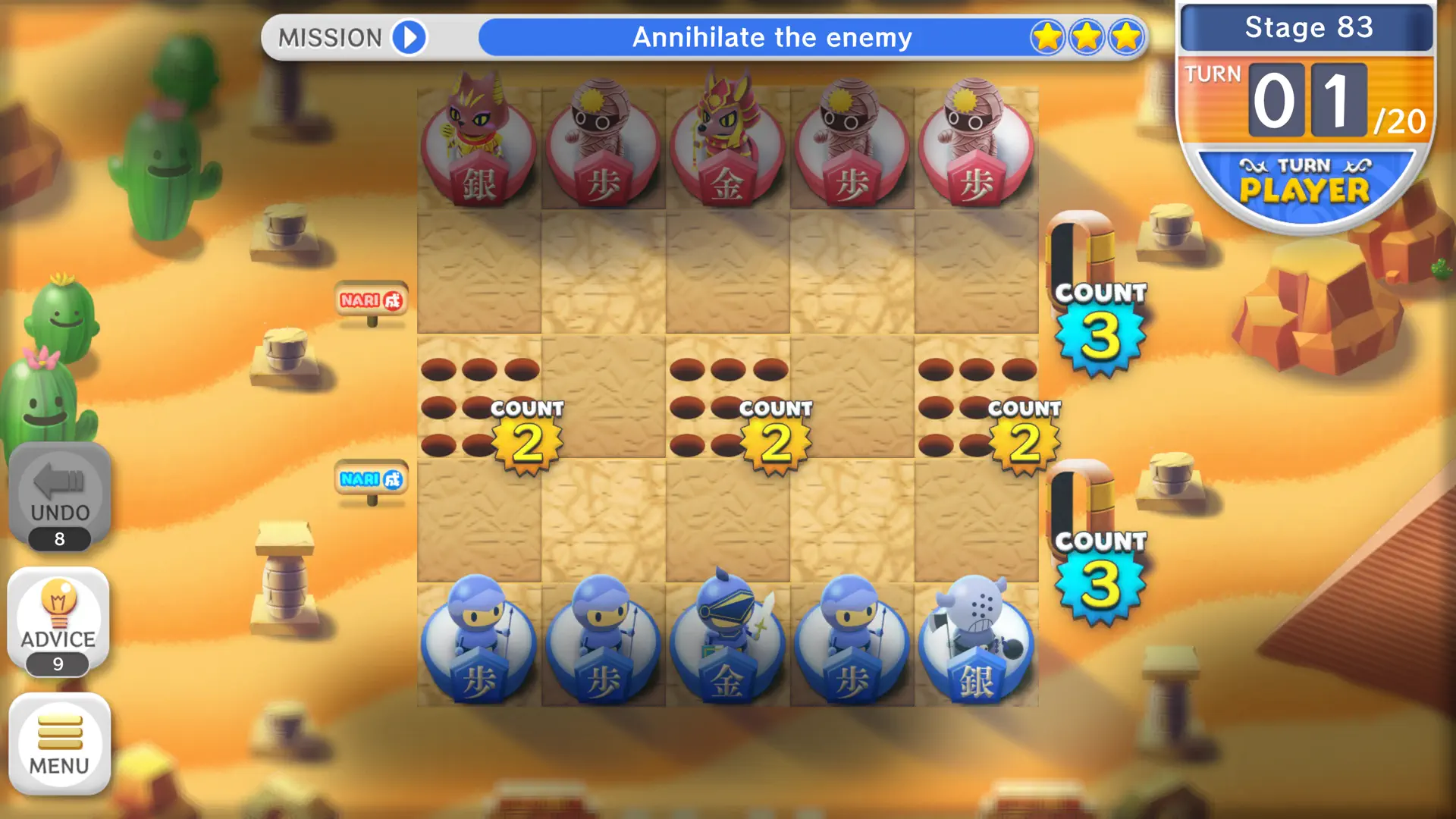The image size is (1456, 819).
Task: Select the Stage 83 header
Action: pyautogui.click(x=1306, y=28)
